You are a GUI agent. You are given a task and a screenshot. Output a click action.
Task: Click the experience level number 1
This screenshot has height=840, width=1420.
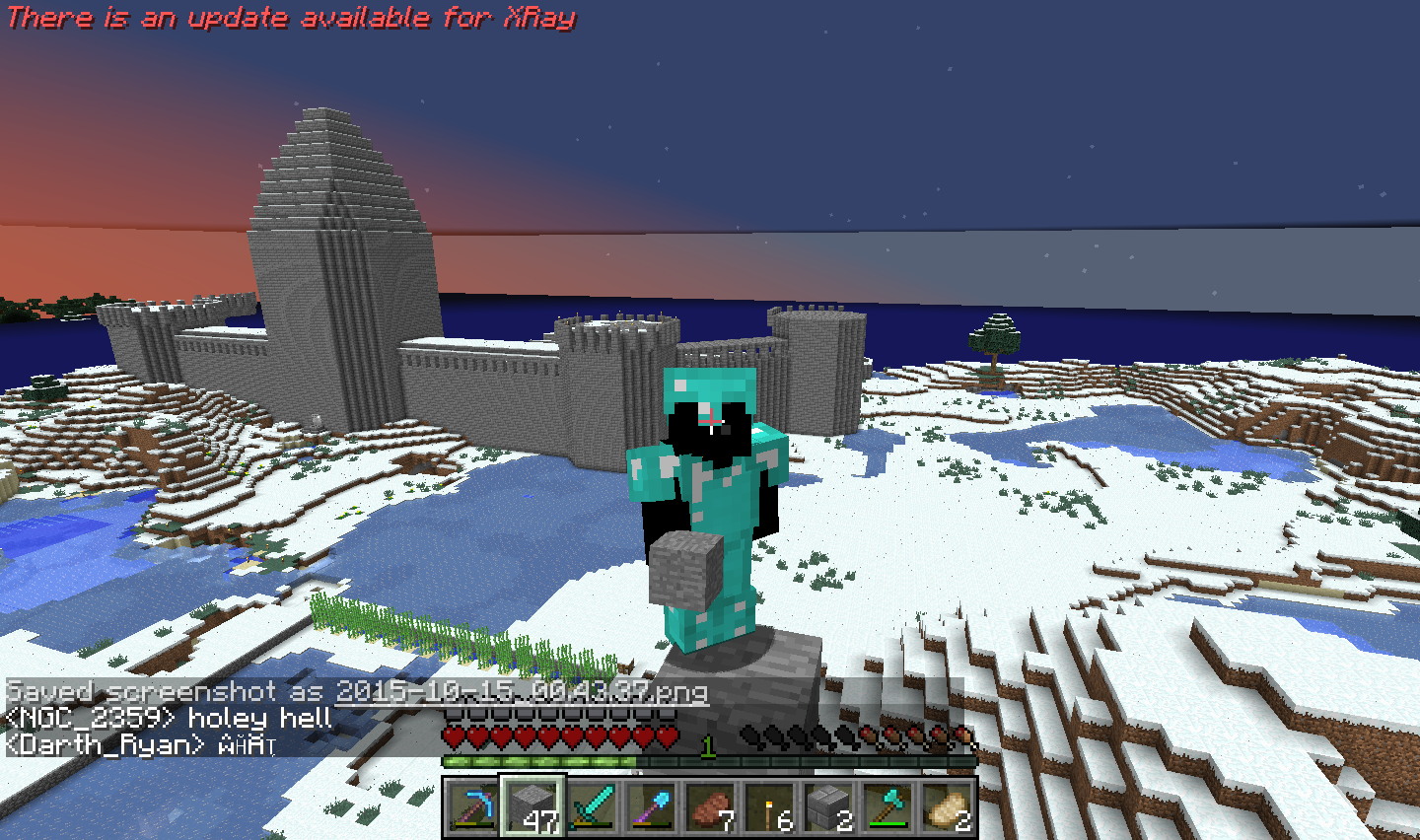click(x=706, y=747)
